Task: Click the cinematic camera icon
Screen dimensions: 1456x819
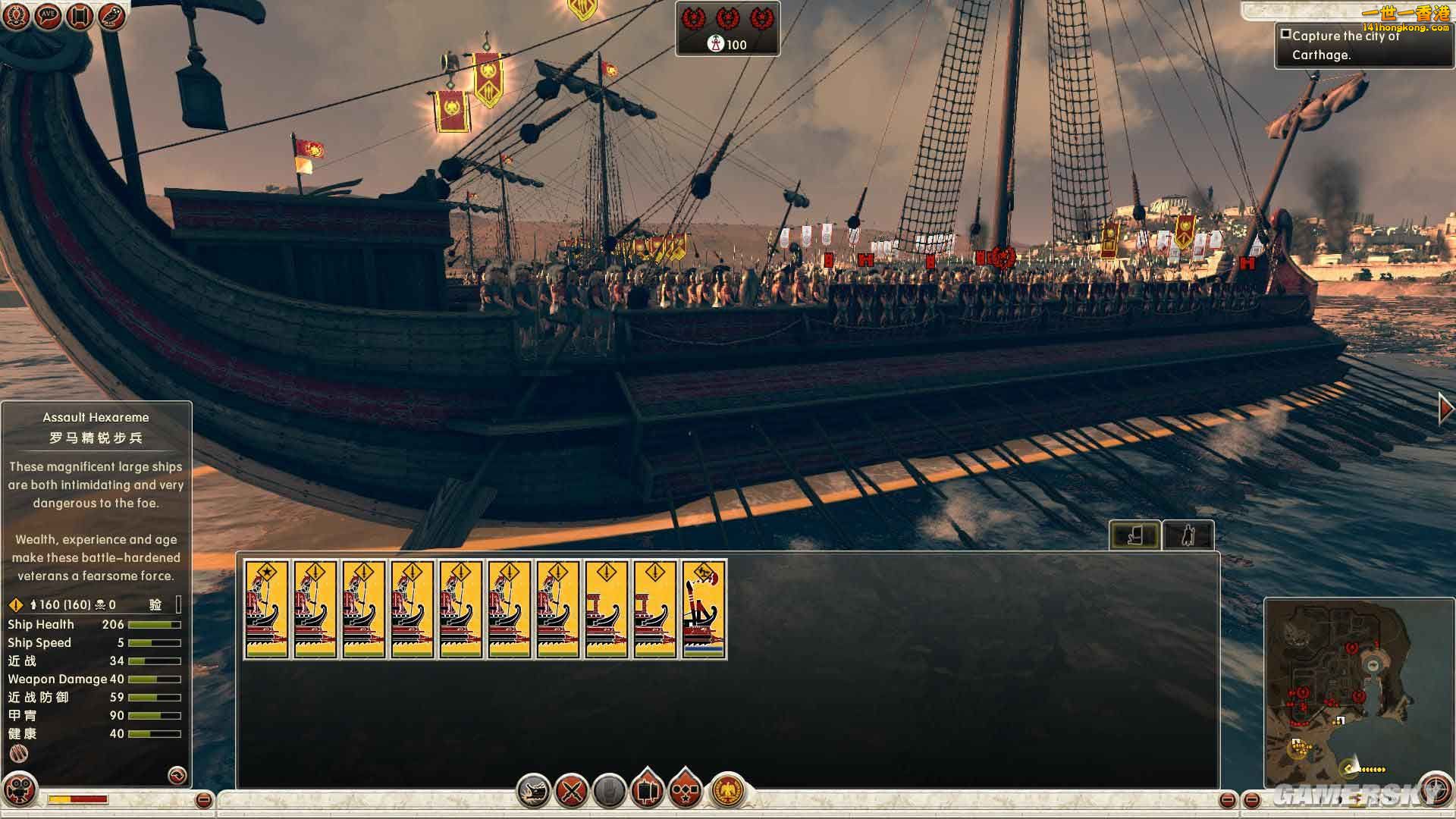Action: pos(20,789)
